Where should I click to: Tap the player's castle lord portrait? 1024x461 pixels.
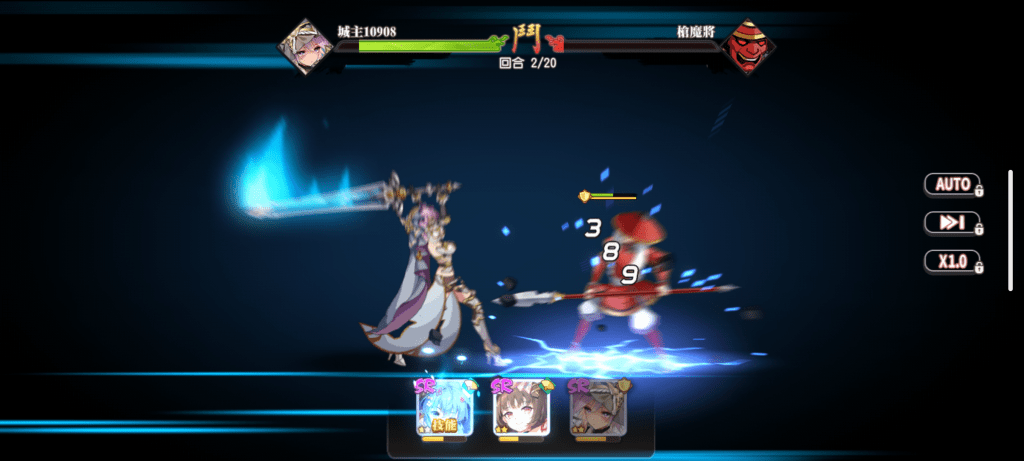pyautogui.click(x=304, y=45)
